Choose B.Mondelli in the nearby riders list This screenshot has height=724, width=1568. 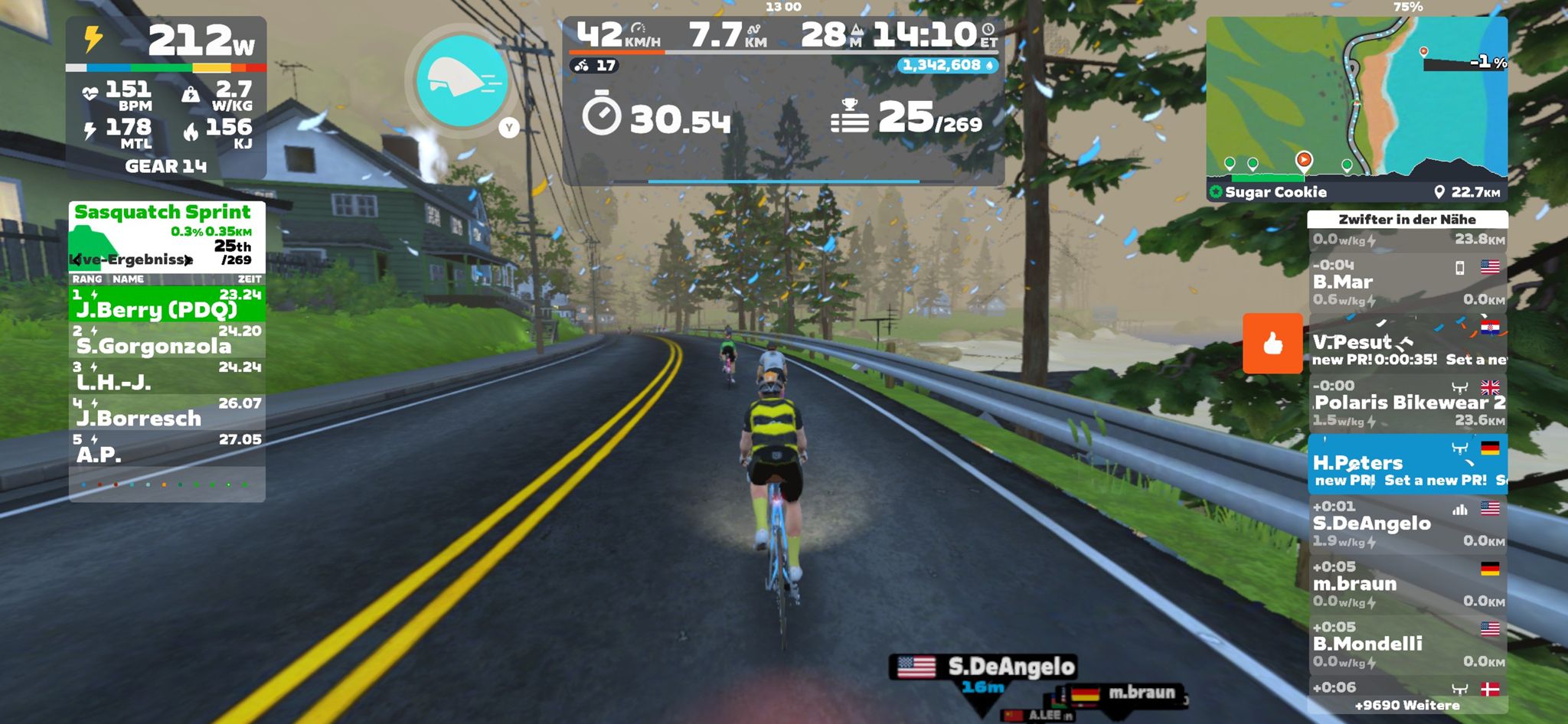pos(1407,644)
